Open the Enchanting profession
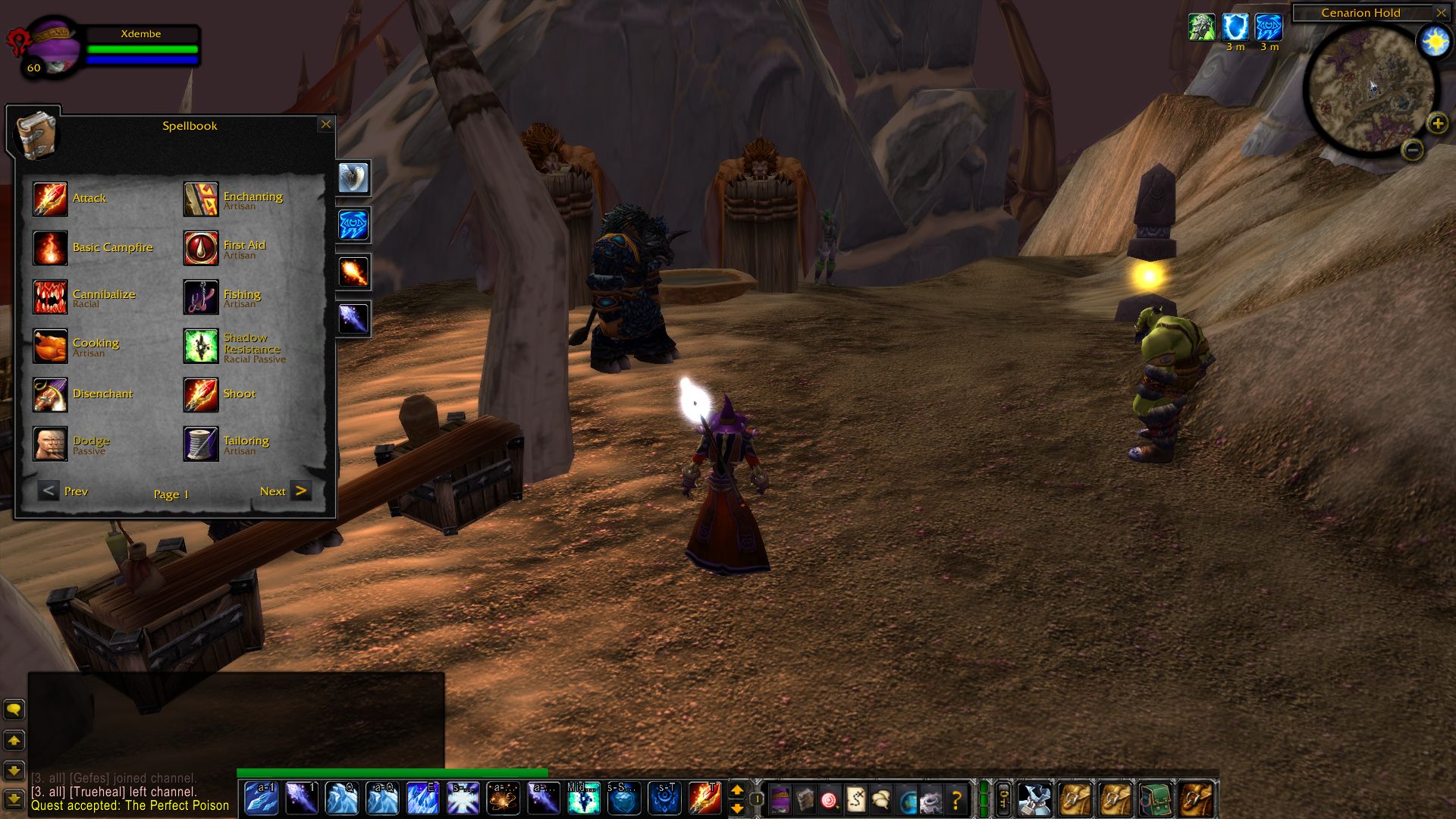This screenshot has height=819, width=1456. click(x=201, y=199)
